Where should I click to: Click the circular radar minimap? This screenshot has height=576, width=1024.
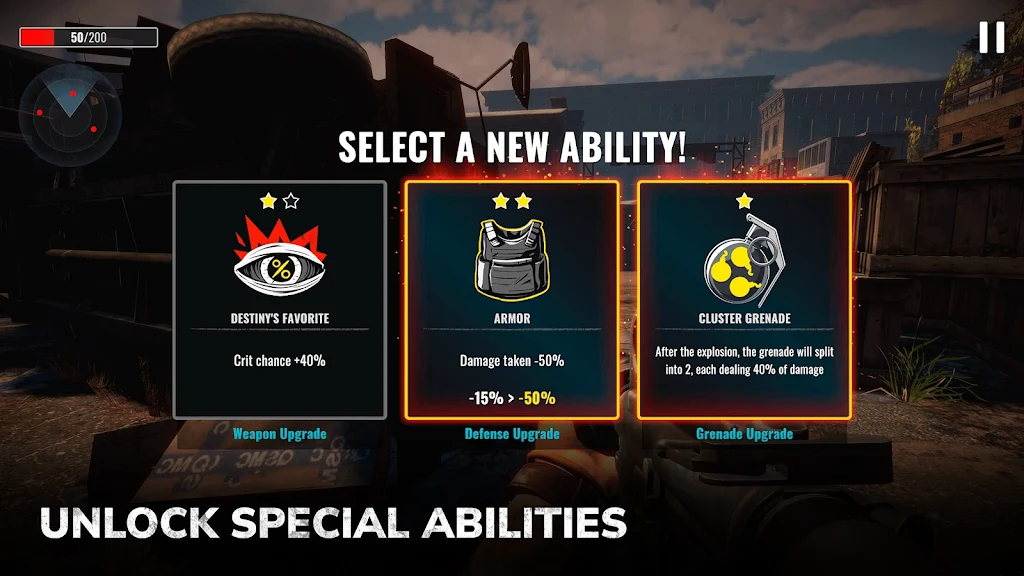coord(71,117)
